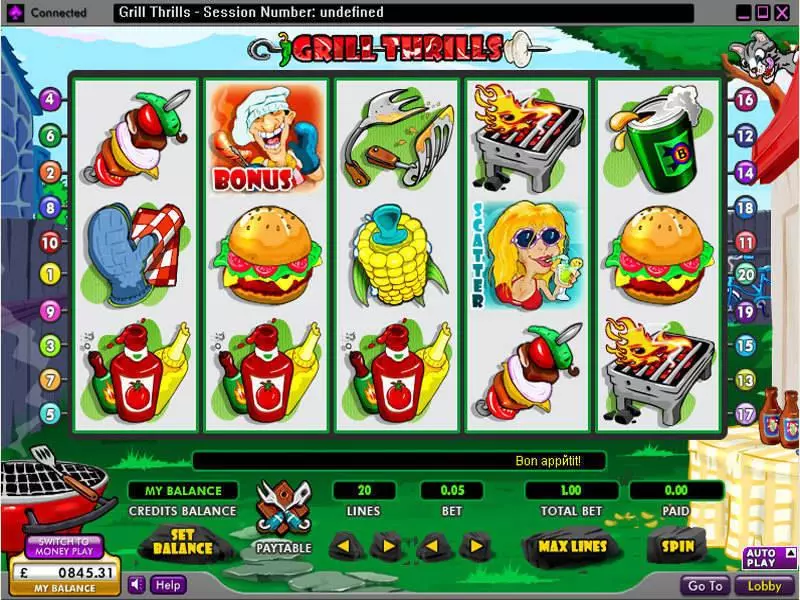Toggle the sound speaker icon
The image size is (800, 600).
click(138, 585)
